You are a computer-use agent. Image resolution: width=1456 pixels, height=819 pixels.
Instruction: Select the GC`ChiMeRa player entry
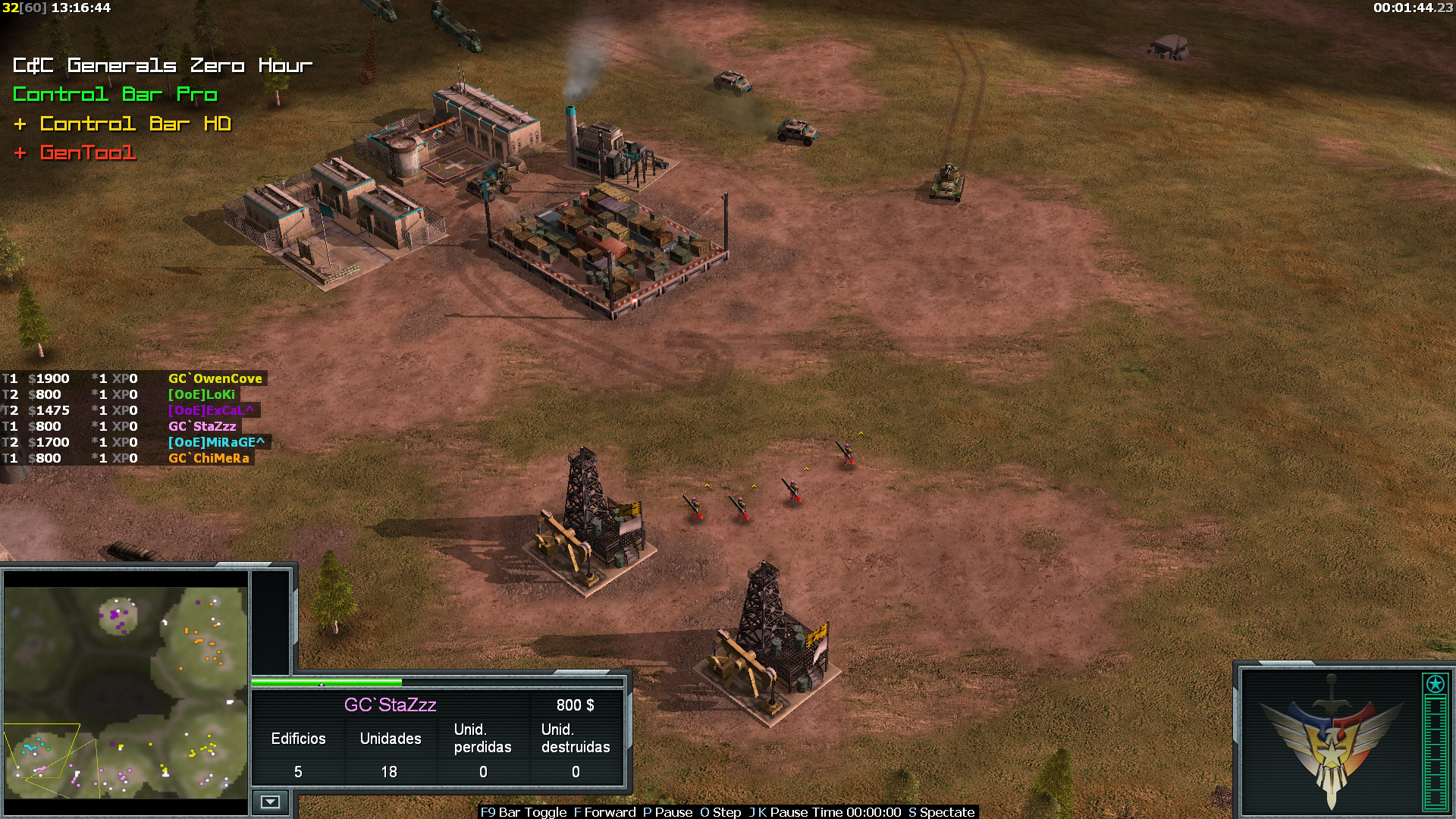point(209,458)
